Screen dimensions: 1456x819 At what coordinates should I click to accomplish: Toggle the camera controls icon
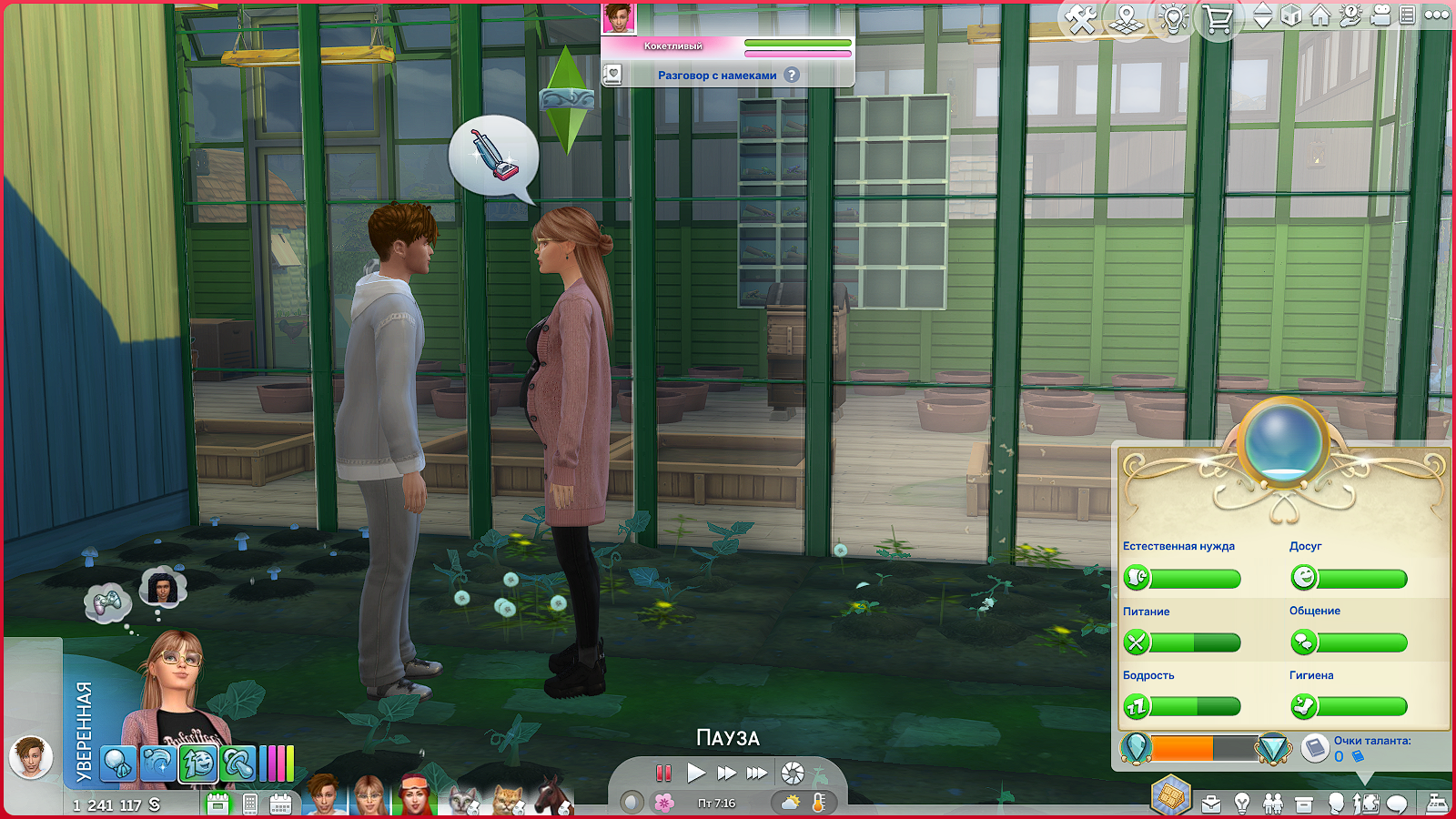(x=1380, y=15)
